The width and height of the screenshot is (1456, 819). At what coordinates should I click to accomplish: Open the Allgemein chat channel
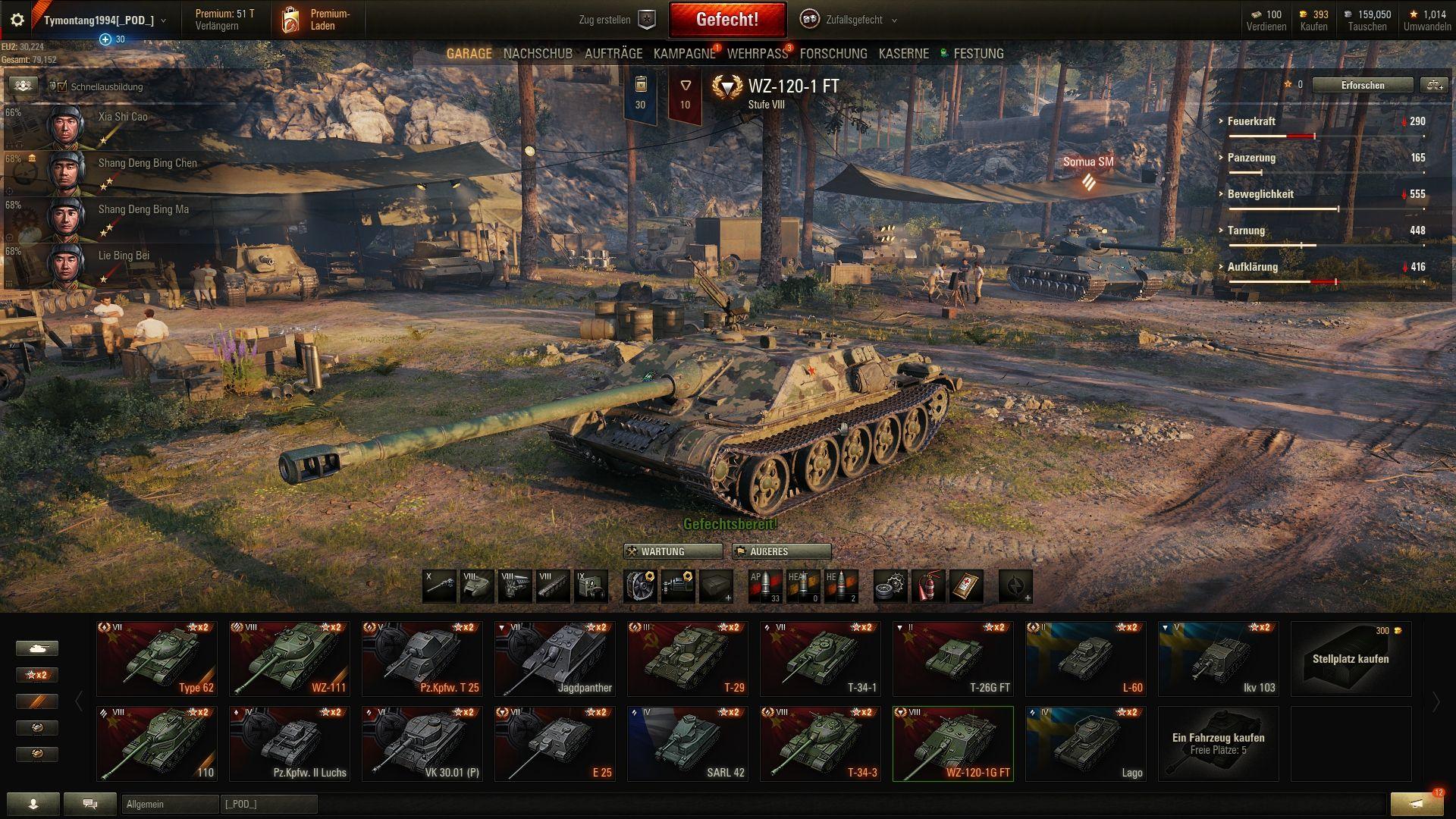[170, 804]
